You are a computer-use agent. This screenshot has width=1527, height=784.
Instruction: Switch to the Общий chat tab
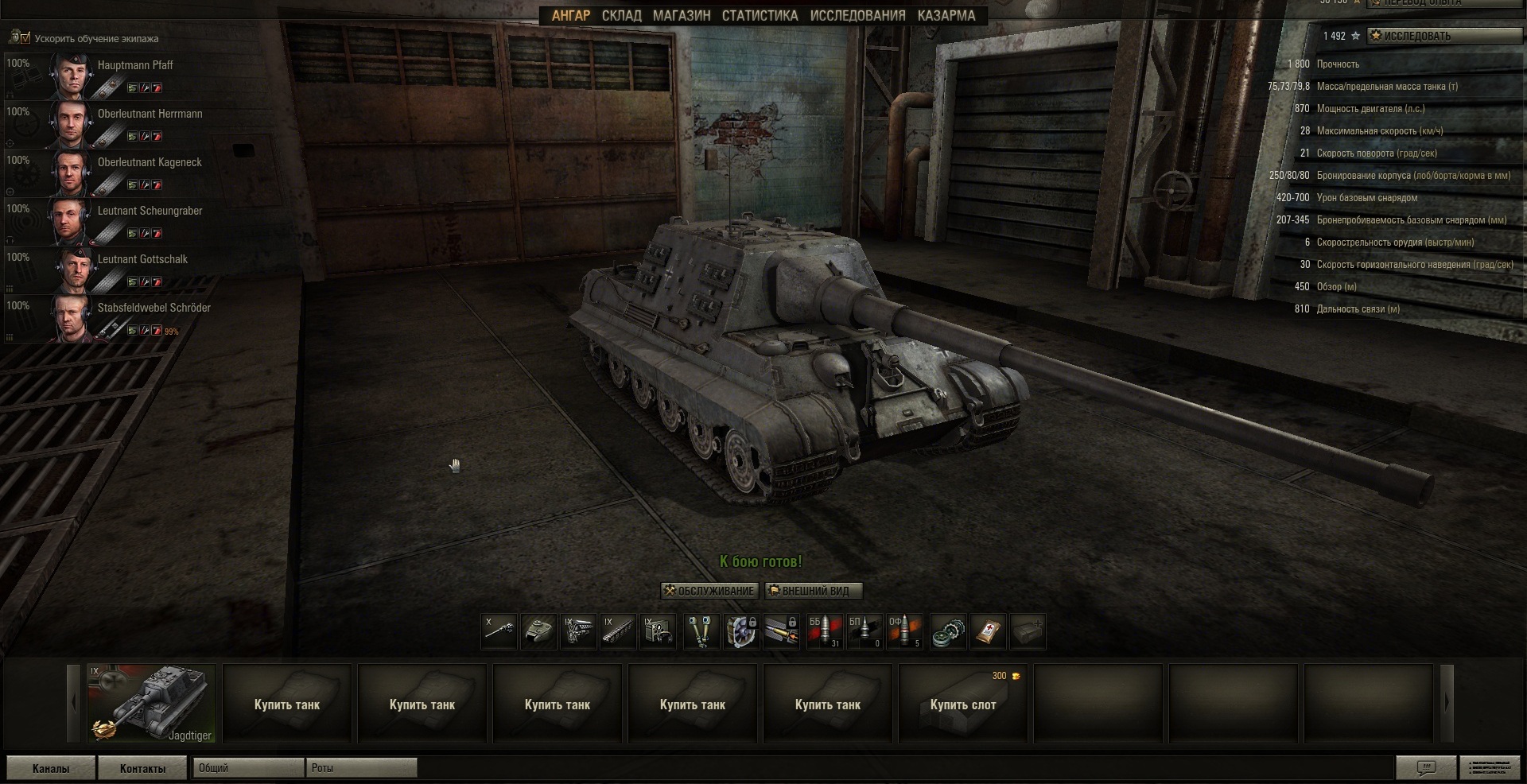point(248,768)
